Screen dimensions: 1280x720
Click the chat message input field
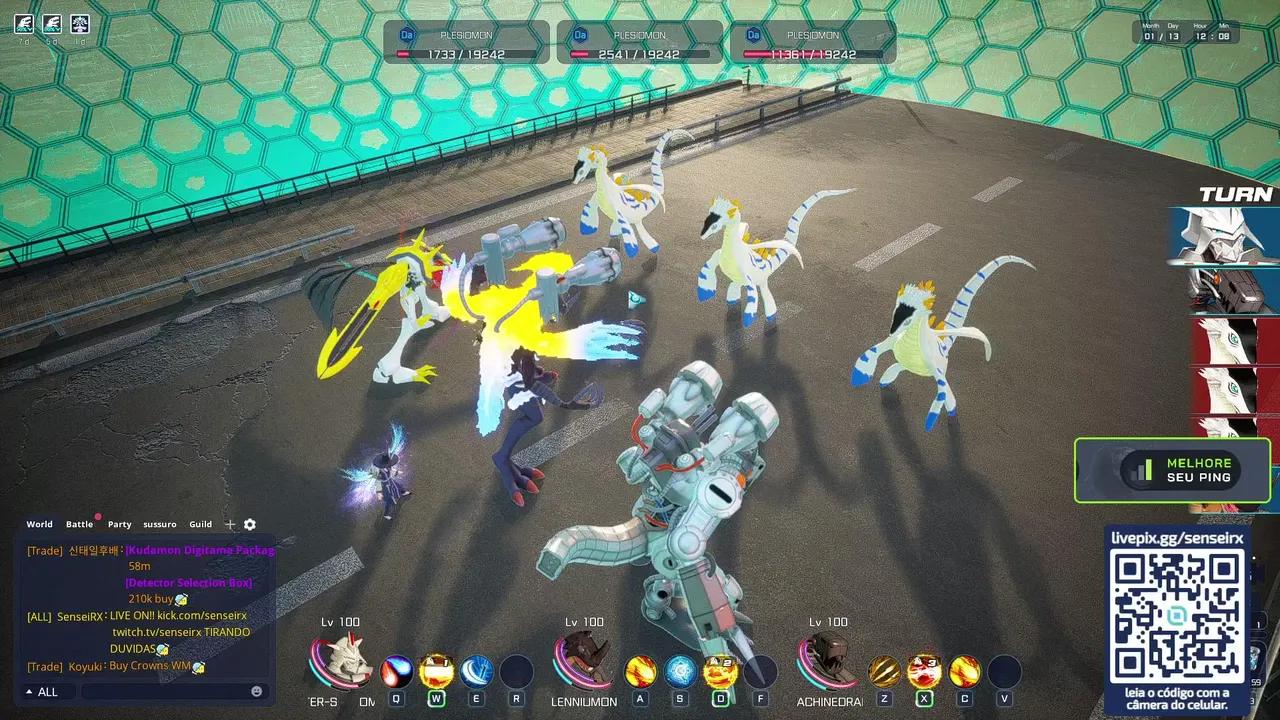(x=165, y=692)
